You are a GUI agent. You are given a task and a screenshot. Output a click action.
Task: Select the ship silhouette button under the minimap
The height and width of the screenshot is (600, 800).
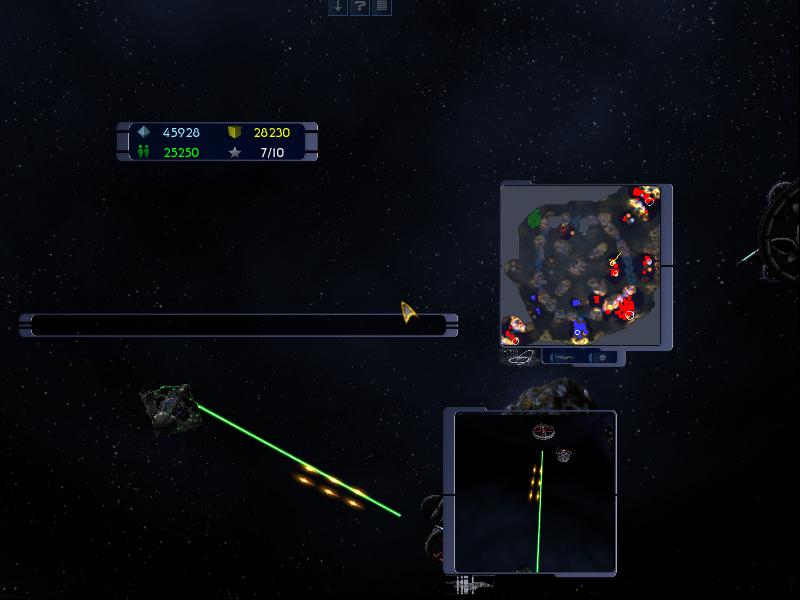(x=565, y=357)
